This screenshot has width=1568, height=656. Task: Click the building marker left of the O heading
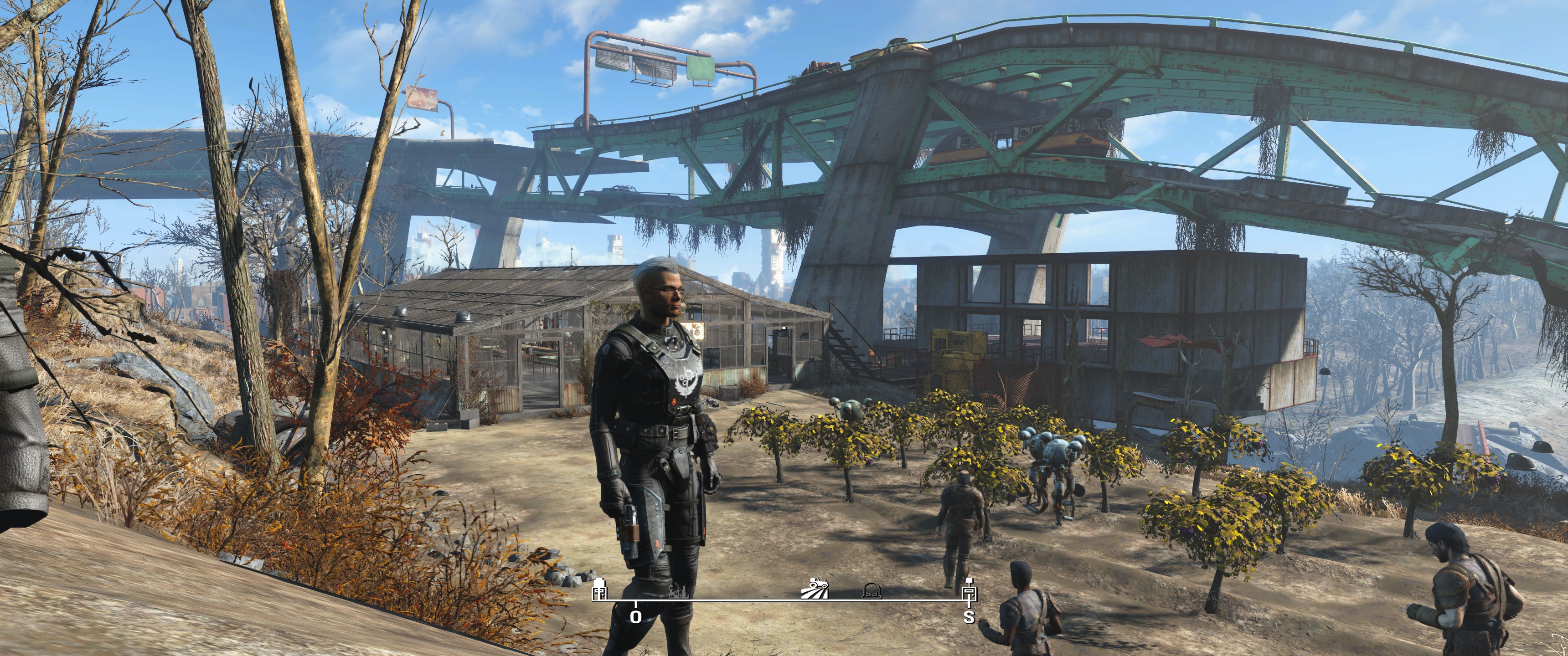599,589
